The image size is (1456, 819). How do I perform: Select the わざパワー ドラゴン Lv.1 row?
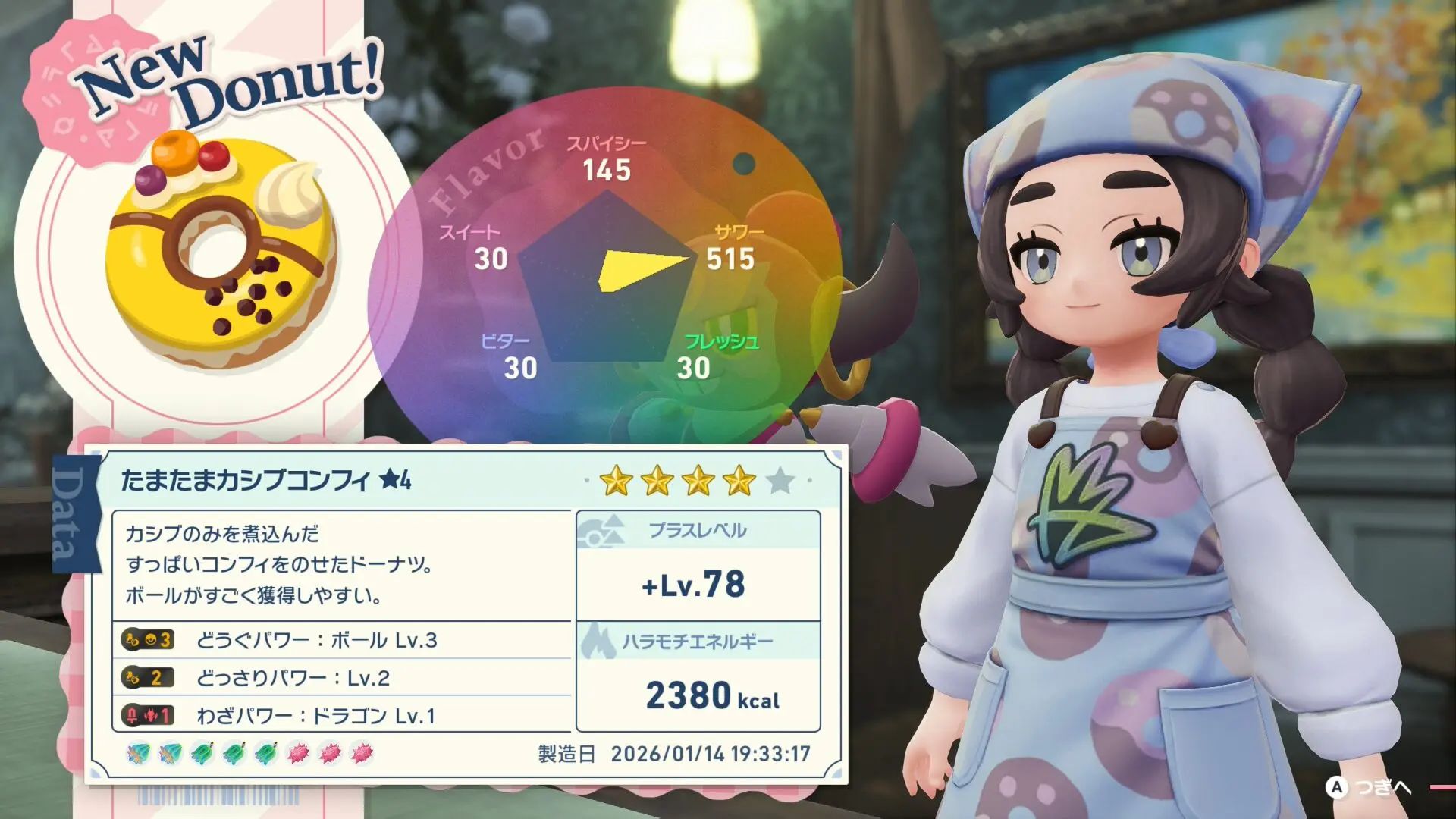[341, 715]
